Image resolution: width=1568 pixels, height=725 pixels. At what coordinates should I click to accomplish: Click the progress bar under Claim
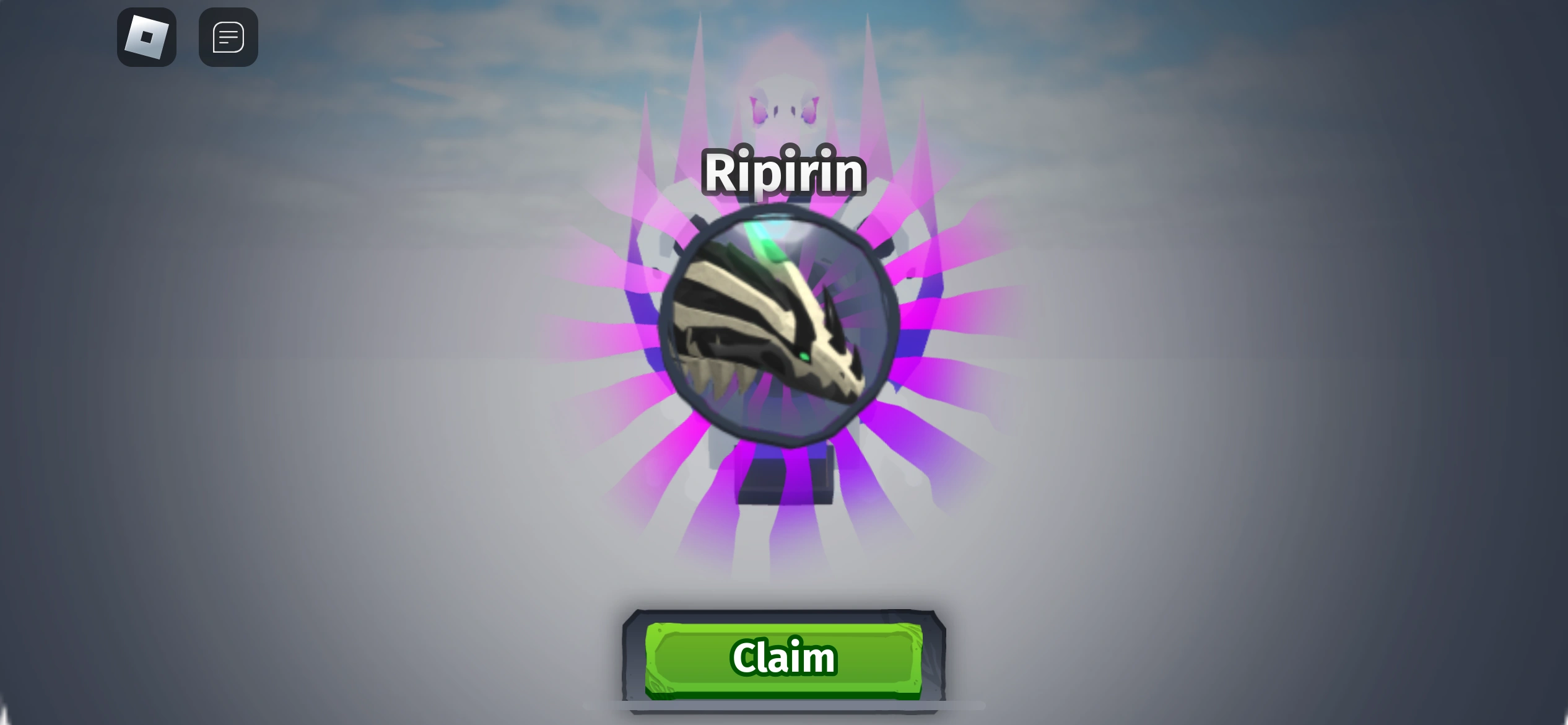(782, 705)
